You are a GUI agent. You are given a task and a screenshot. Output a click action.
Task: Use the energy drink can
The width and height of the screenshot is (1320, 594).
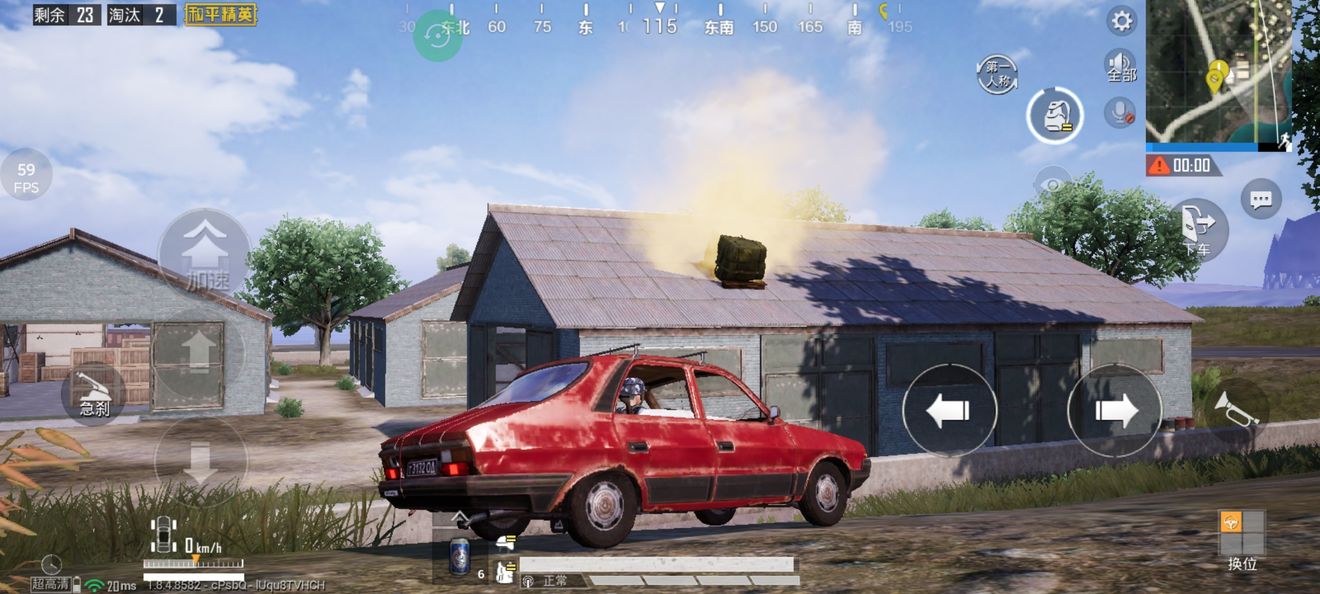coord(459,557)
